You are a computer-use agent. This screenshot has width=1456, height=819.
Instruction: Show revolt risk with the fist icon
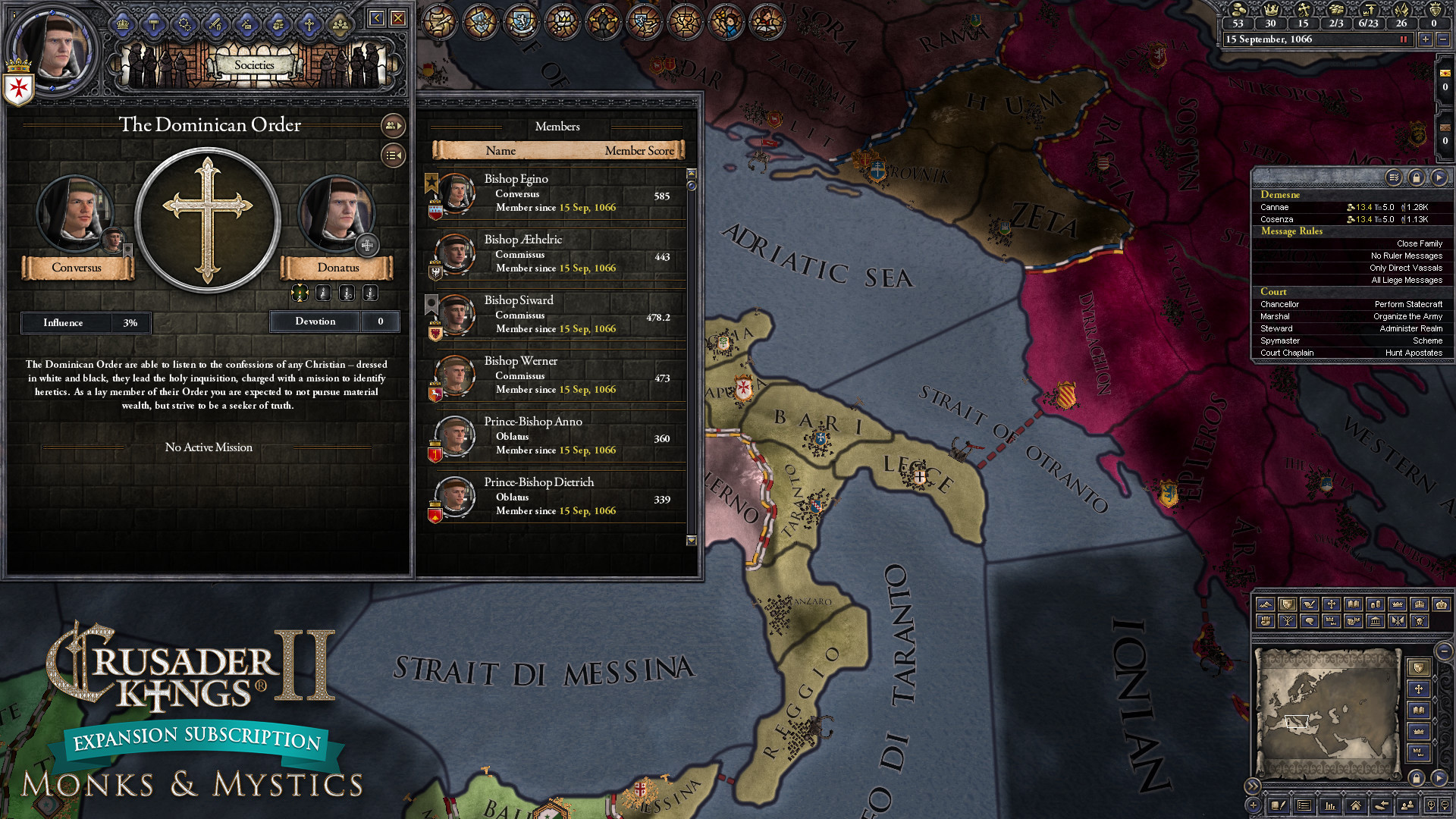pyautogui.click(x=1266, y=619)
